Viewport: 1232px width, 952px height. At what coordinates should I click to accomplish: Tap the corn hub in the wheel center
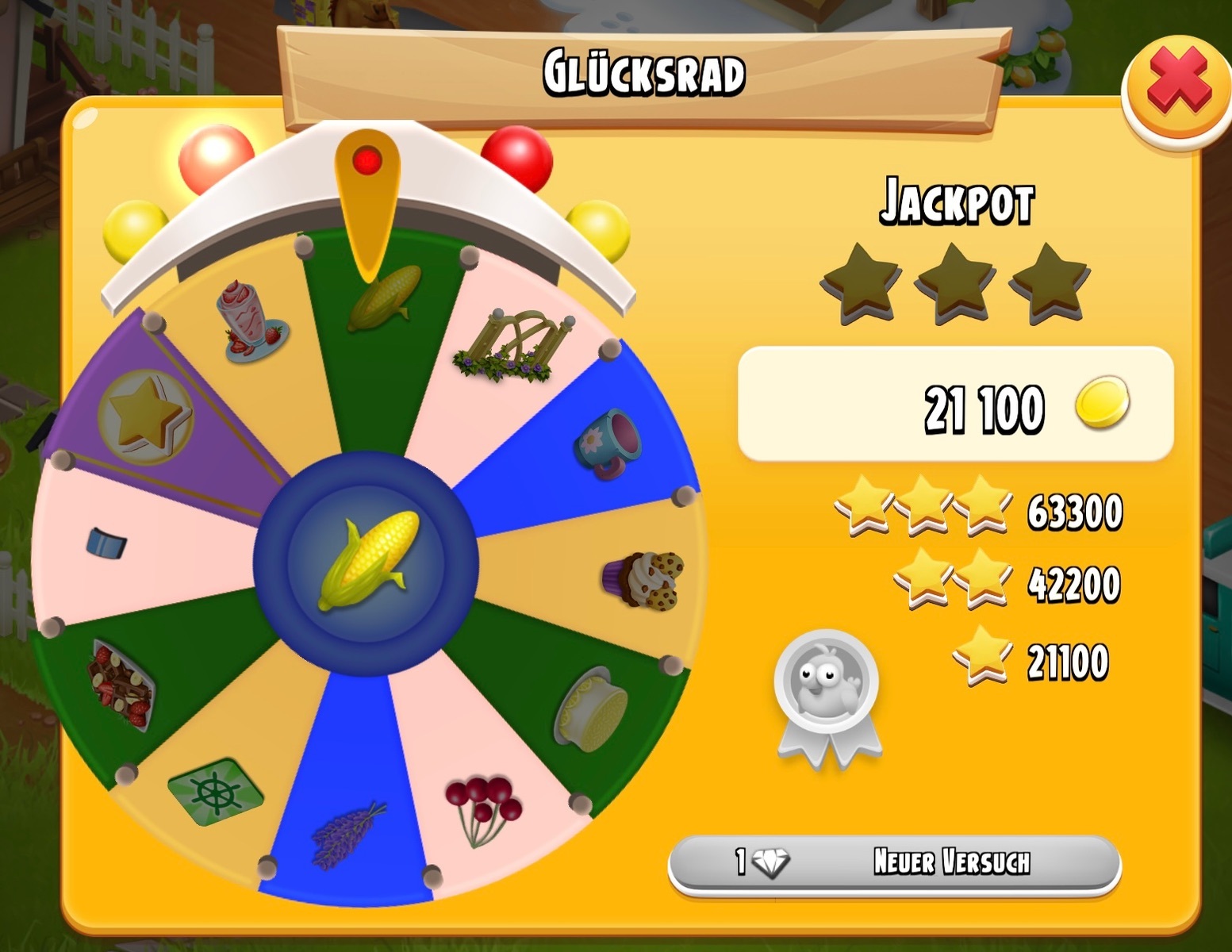367,560
